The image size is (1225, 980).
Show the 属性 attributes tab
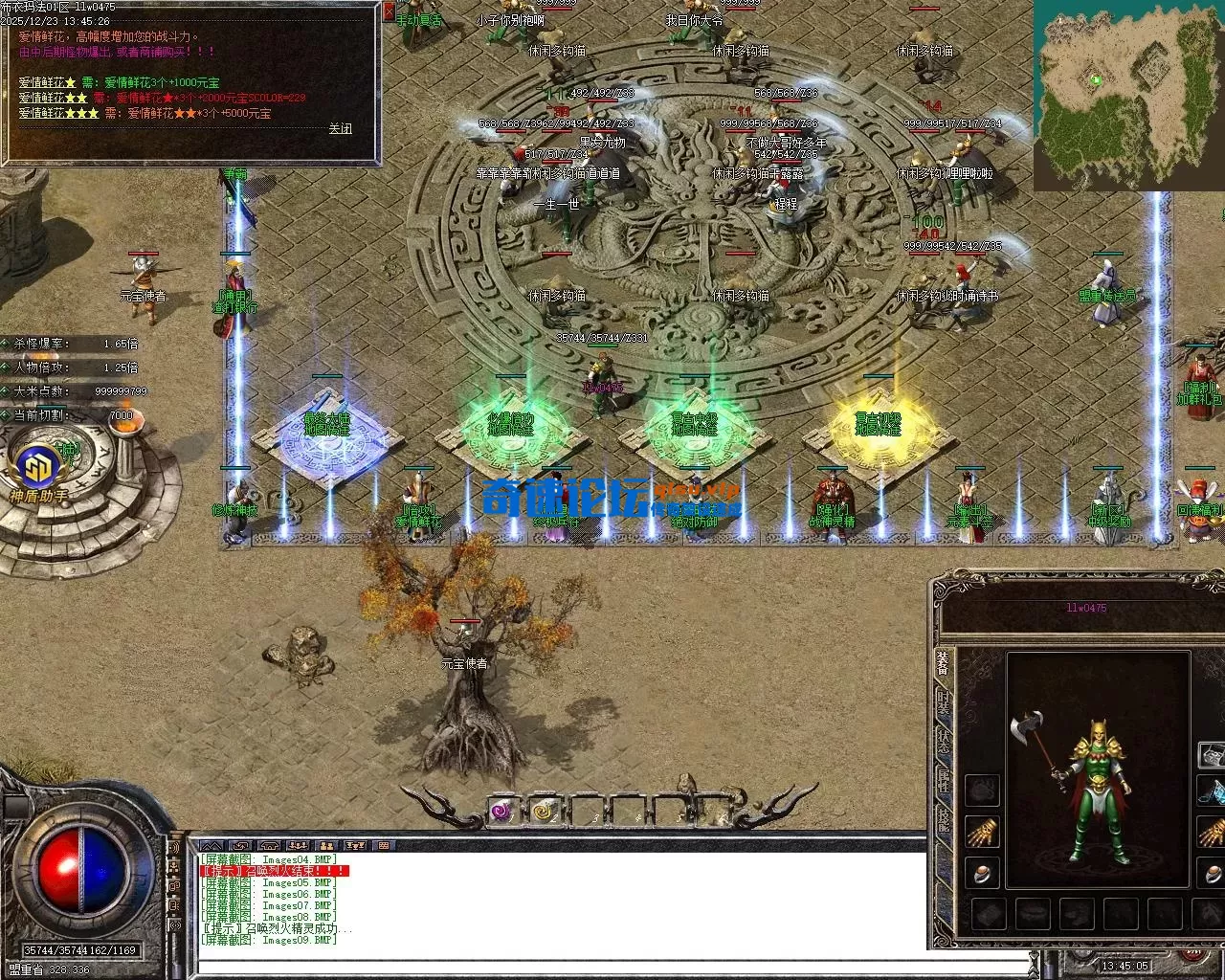944,779
